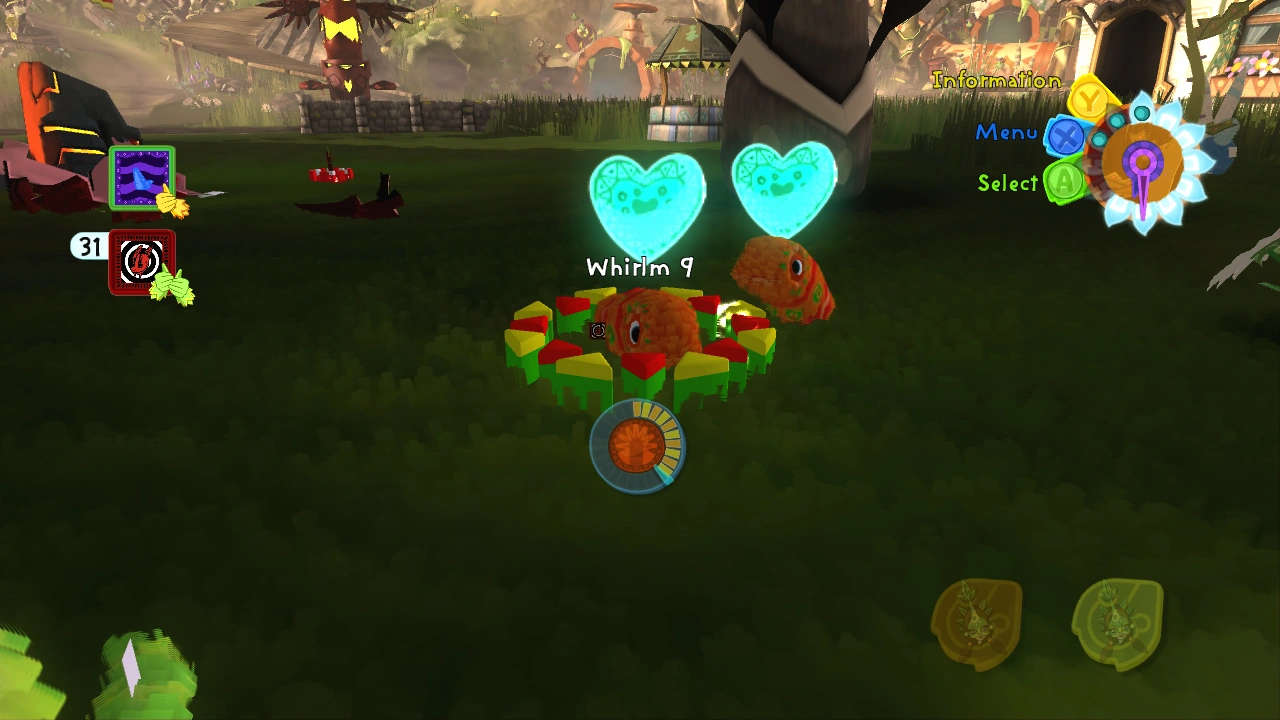Click the teal bead on the flower dial
Viewport: 1280px width, 720px height.
pos(1140,112)
